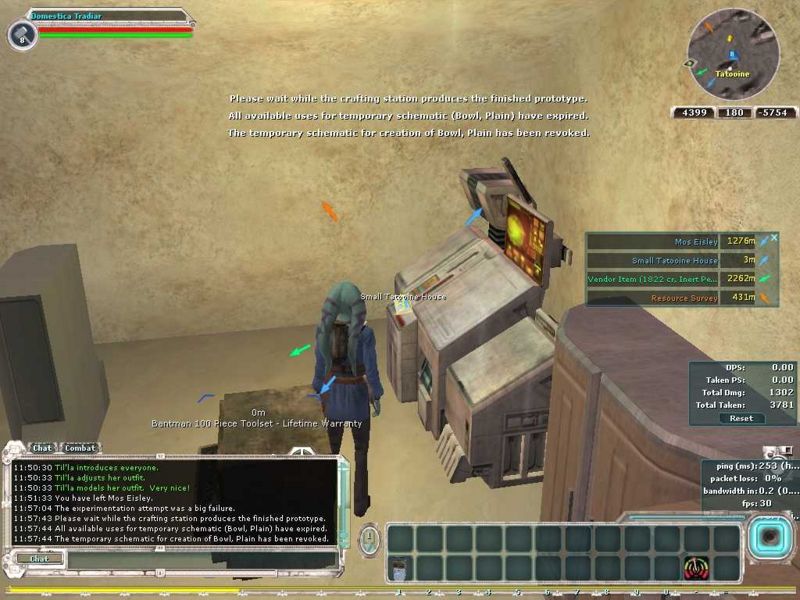Switch to the Combat chat tab
The width and height of the screenshot is (800, 600).
pyautogui.click(x=81, y=448)
